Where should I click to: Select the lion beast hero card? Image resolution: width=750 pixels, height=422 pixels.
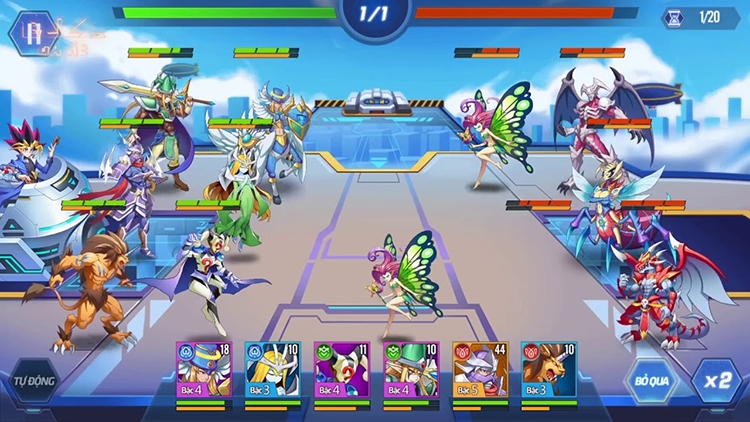[x=549, y=370]
